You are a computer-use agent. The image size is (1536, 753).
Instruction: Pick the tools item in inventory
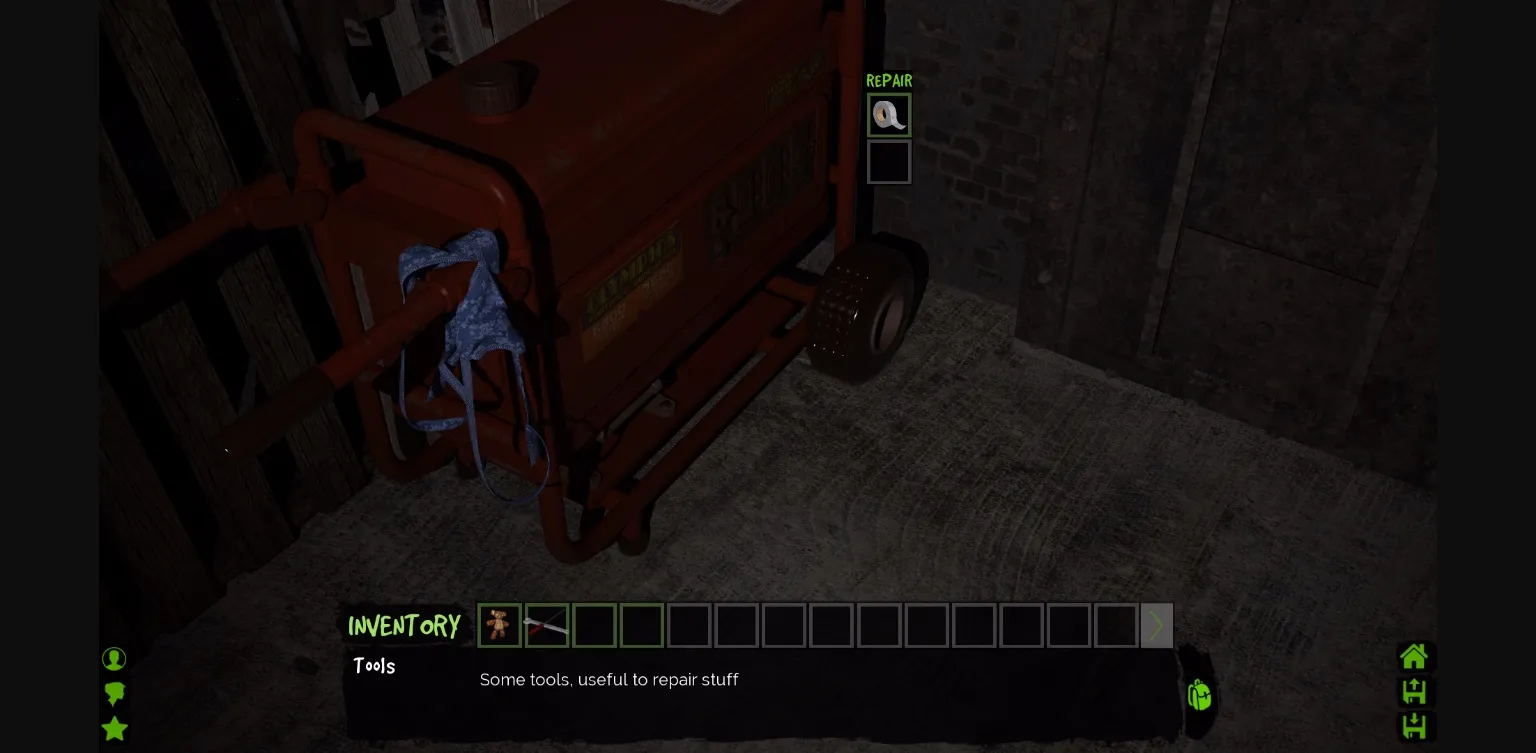point(546,625)
